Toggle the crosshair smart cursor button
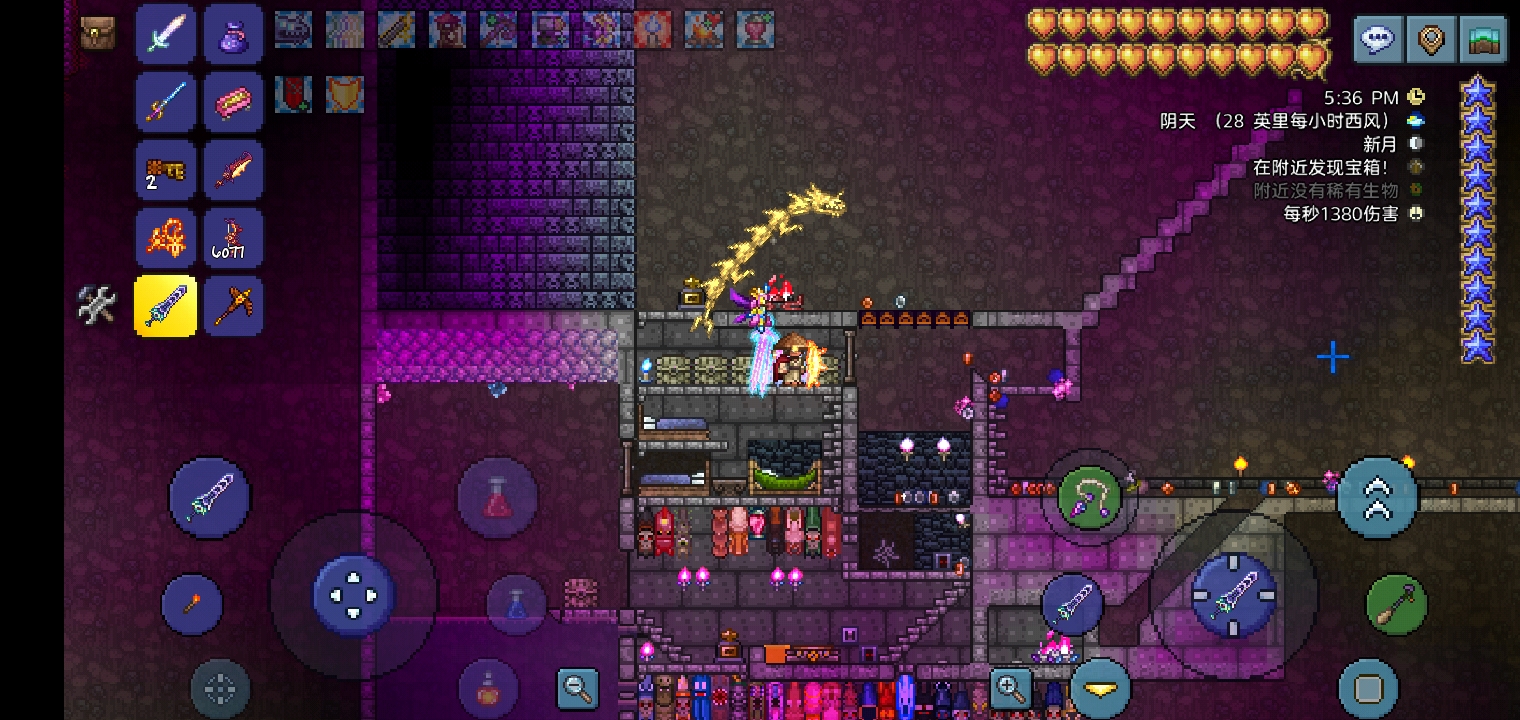Screen dimensions: 1520x720 [219, 688]
